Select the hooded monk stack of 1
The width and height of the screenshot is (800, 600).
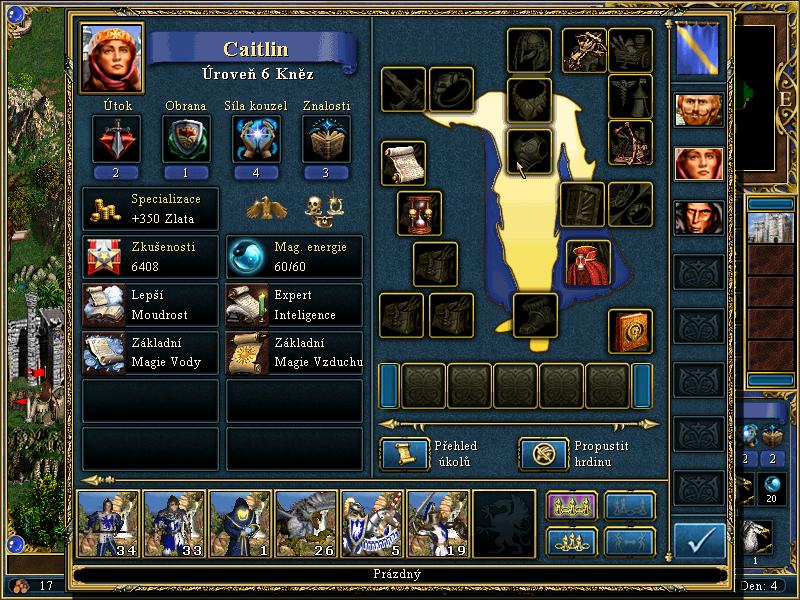click(x=240, y=522)
